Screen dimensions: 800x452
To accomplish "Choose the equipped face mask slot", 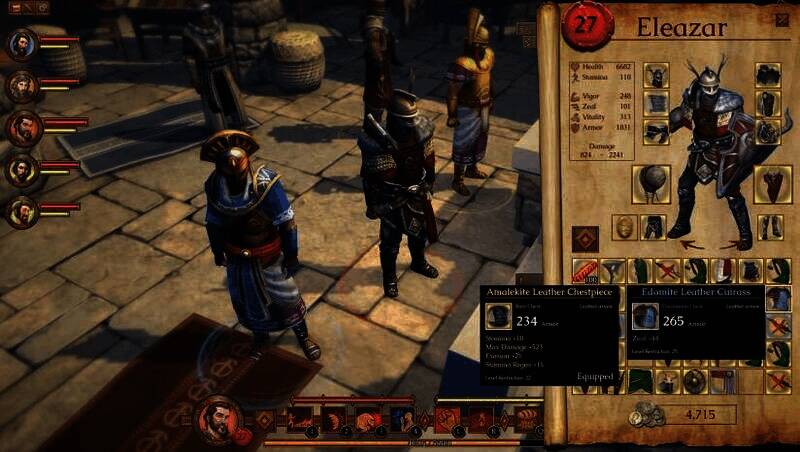I will point(625,227).
